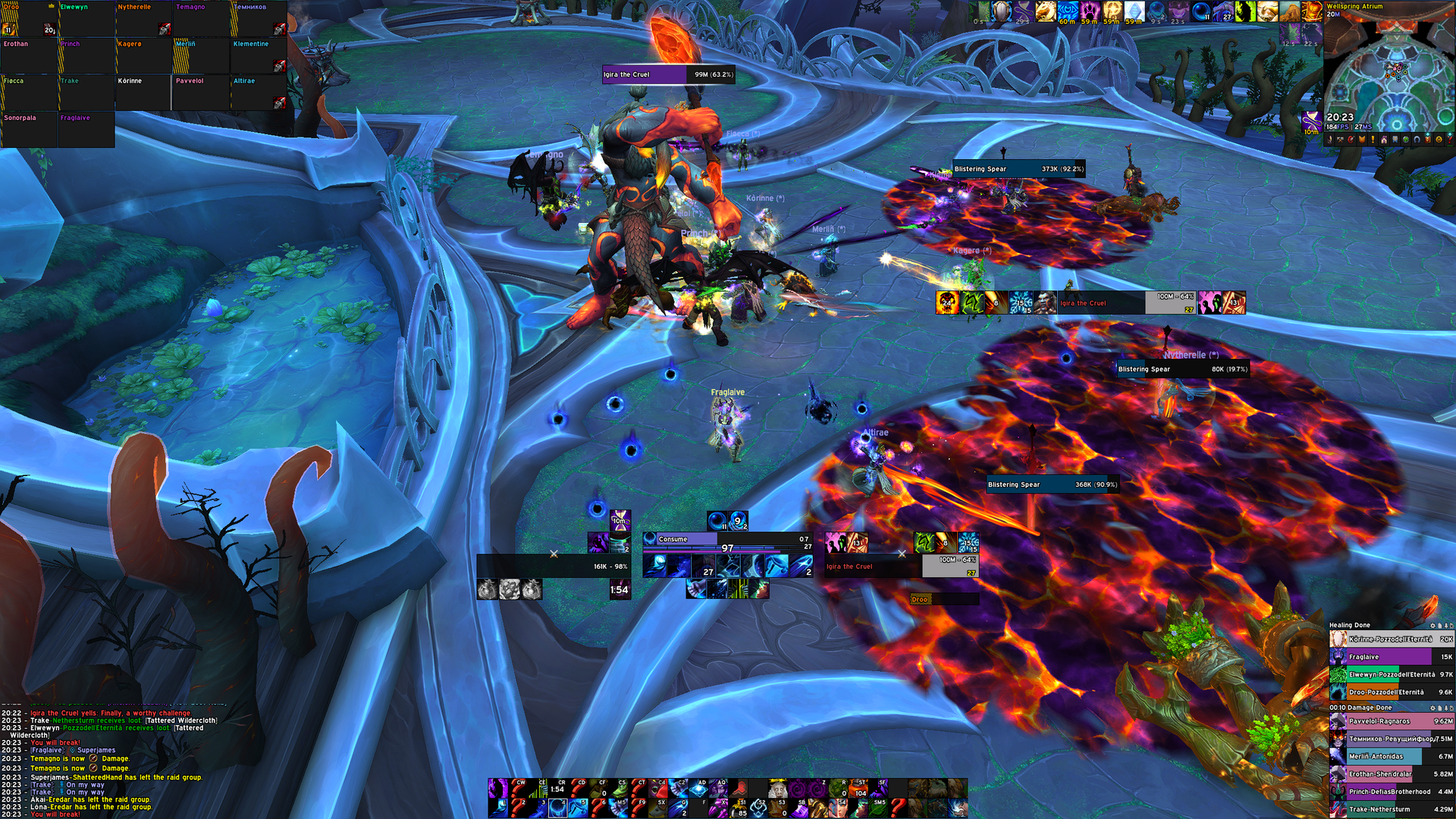
Task: Click the Igira the Cruel boss nameplate
Action: pos(668,74)
